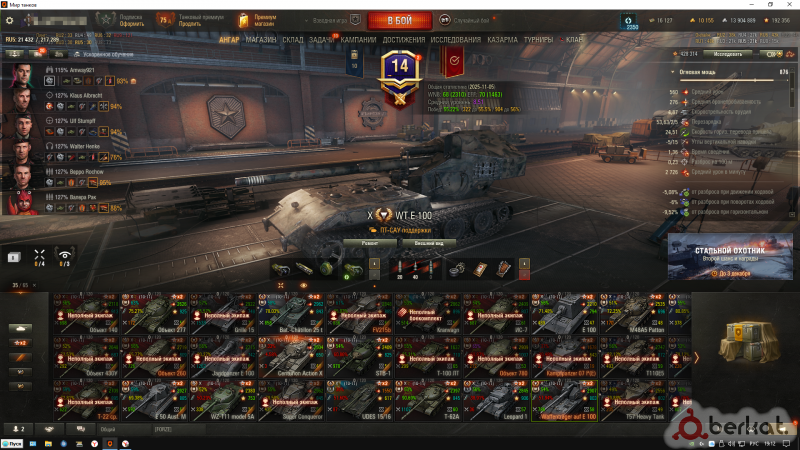Switch to the СКЛАД tab

pos(292,40)
